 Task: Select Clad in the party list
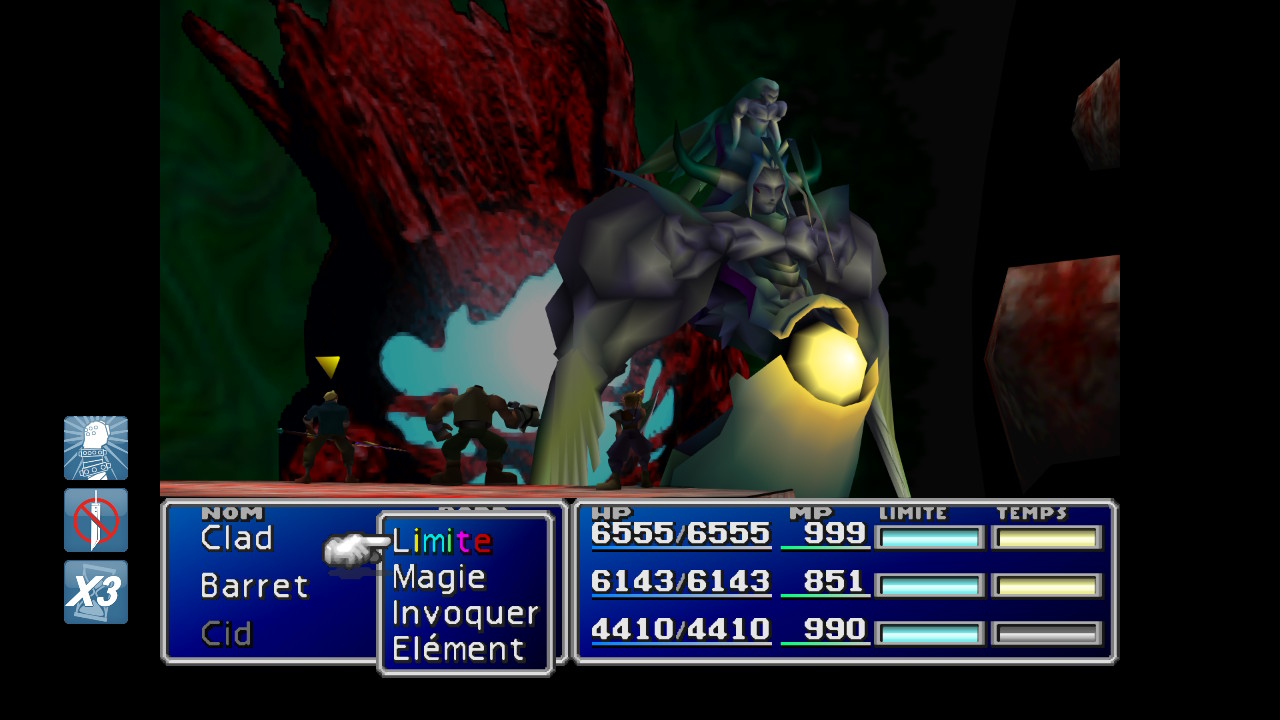coord(237,539)
